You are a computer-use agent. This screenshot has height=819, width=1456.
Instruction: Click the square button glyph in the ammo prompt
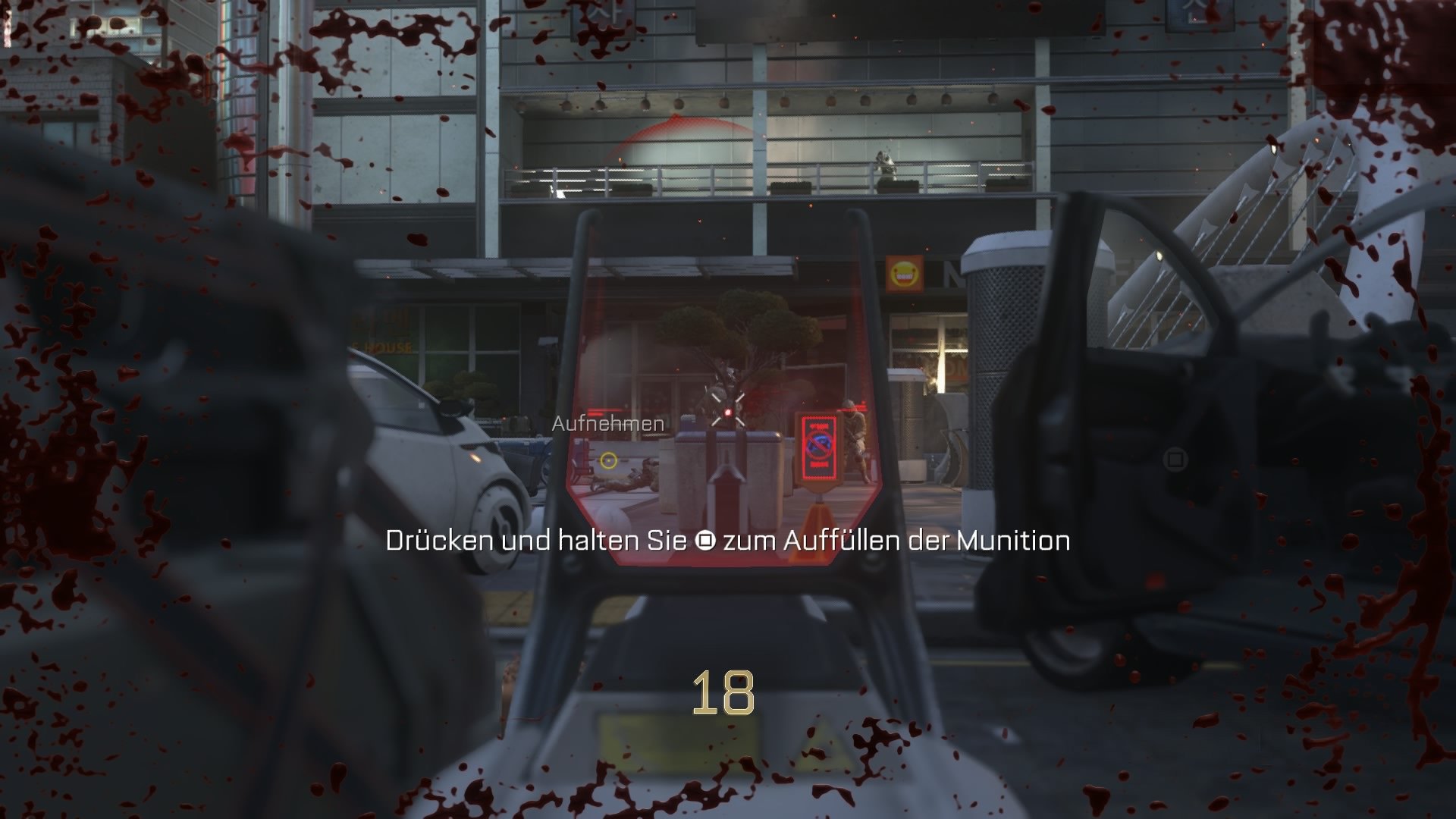704,541
